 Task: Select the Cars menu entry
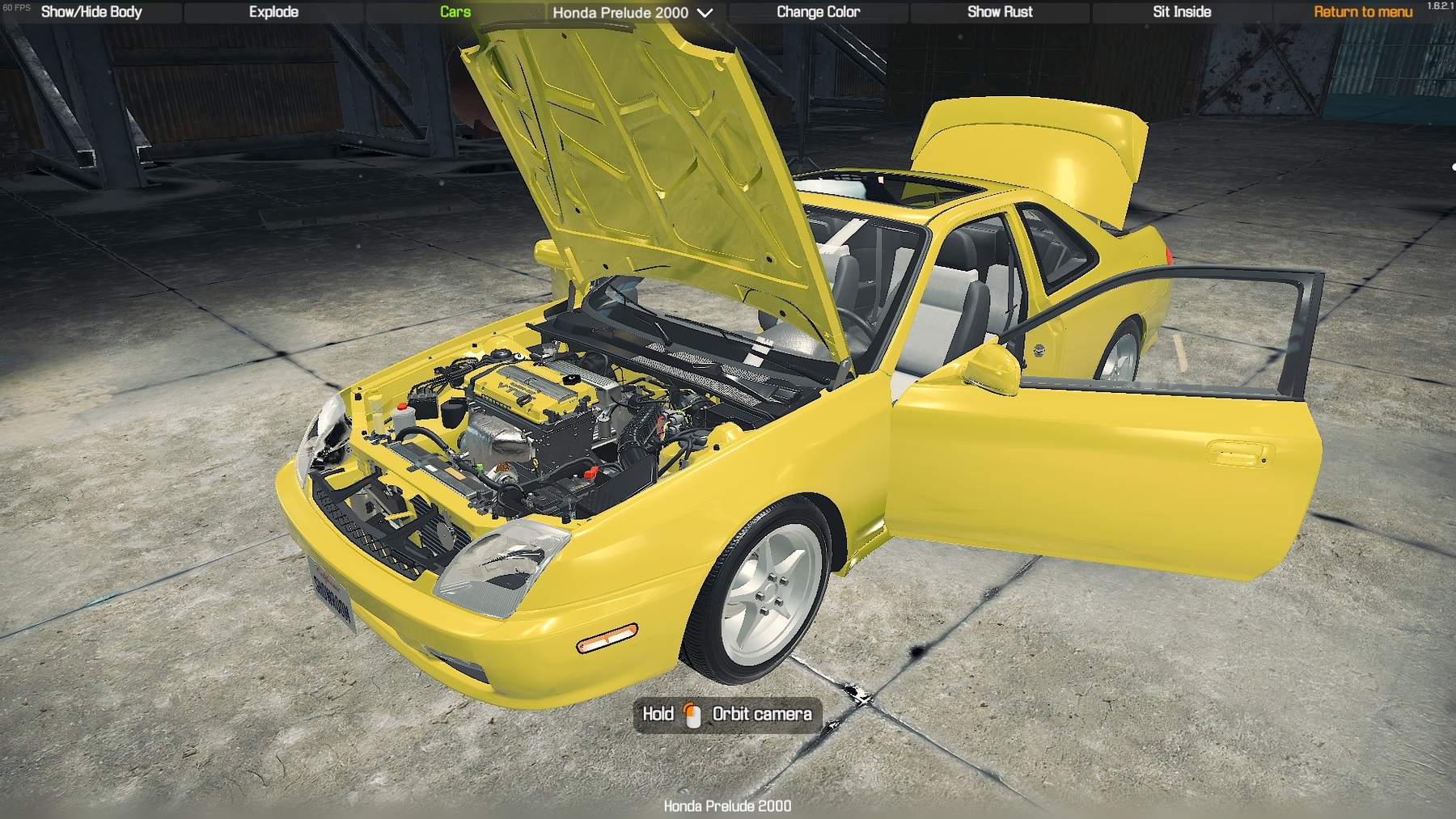coord(455,12)
